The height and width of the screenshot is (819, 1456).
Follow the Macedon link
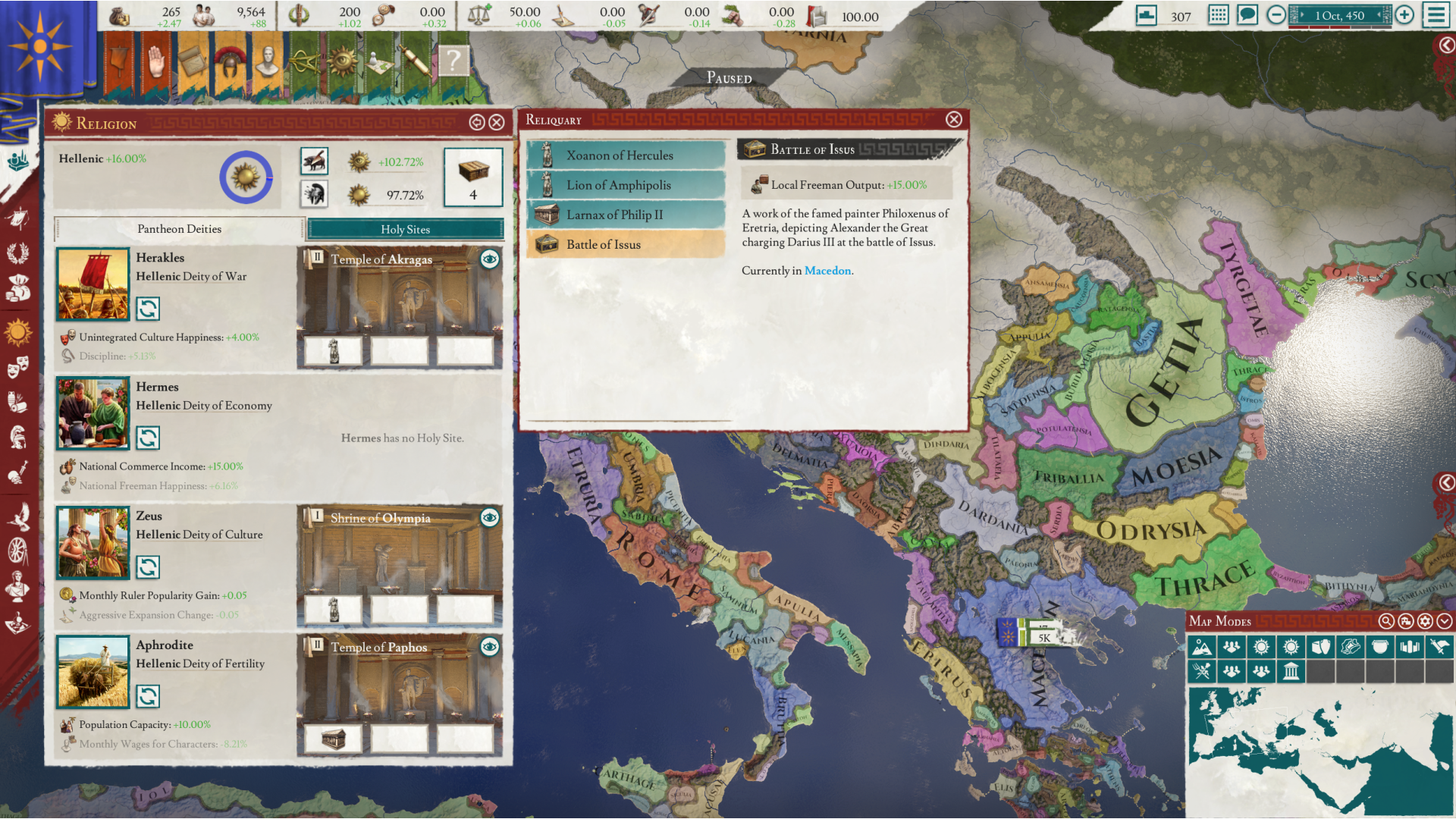pyautogui.click(x=827, y=271)
